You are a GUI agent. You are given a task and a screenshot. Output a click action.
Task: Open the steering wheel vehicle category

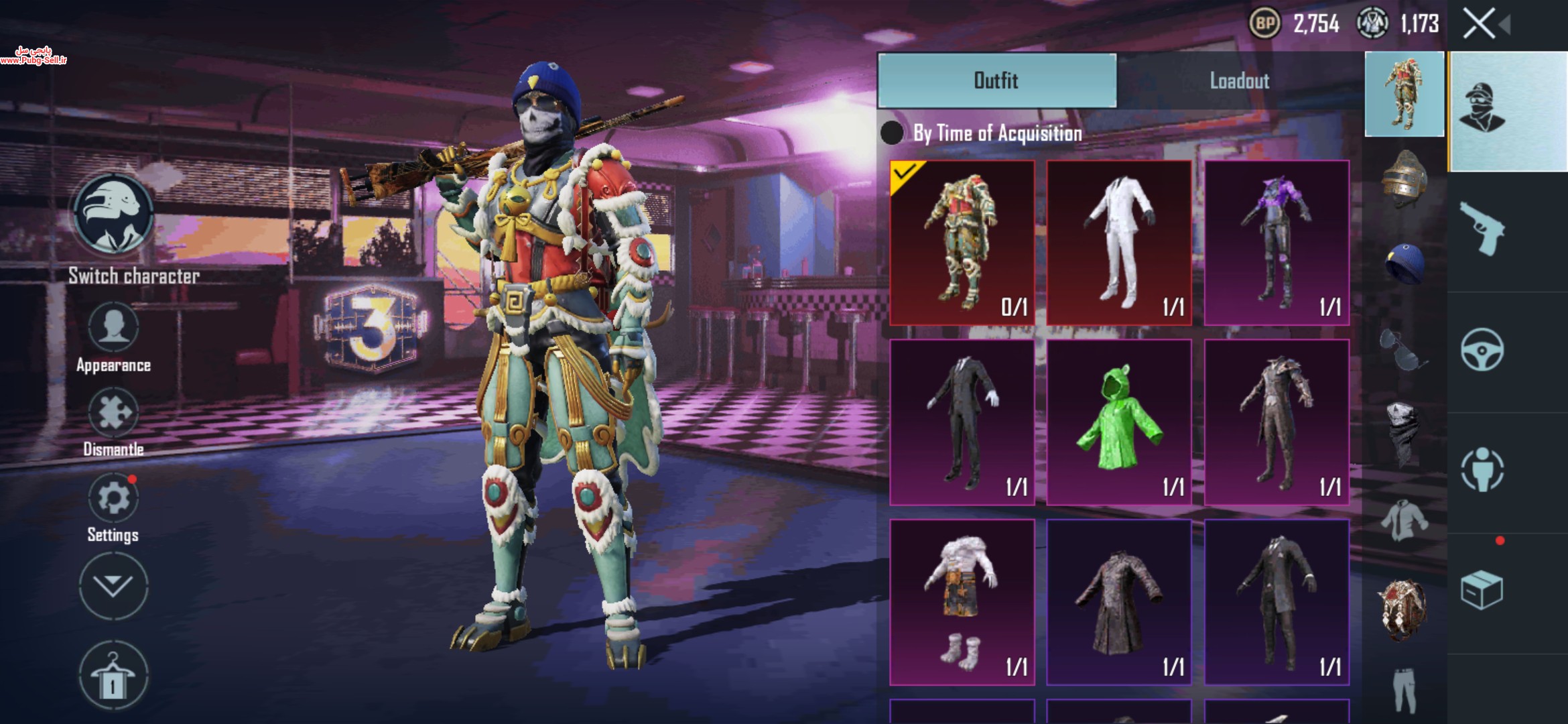tap(1482, 349)
